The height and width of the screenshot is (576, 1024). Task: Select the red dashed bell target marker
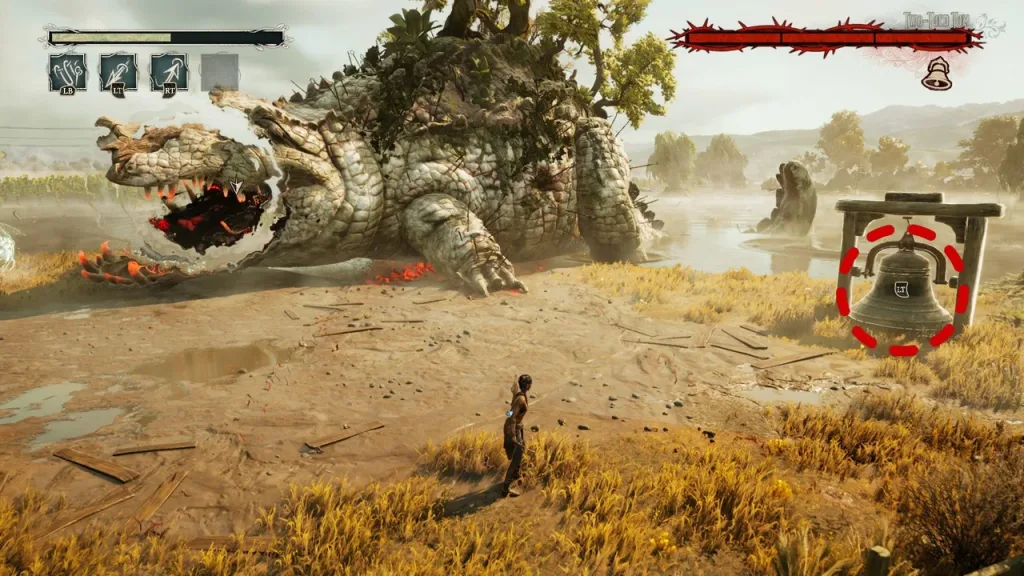902,289
